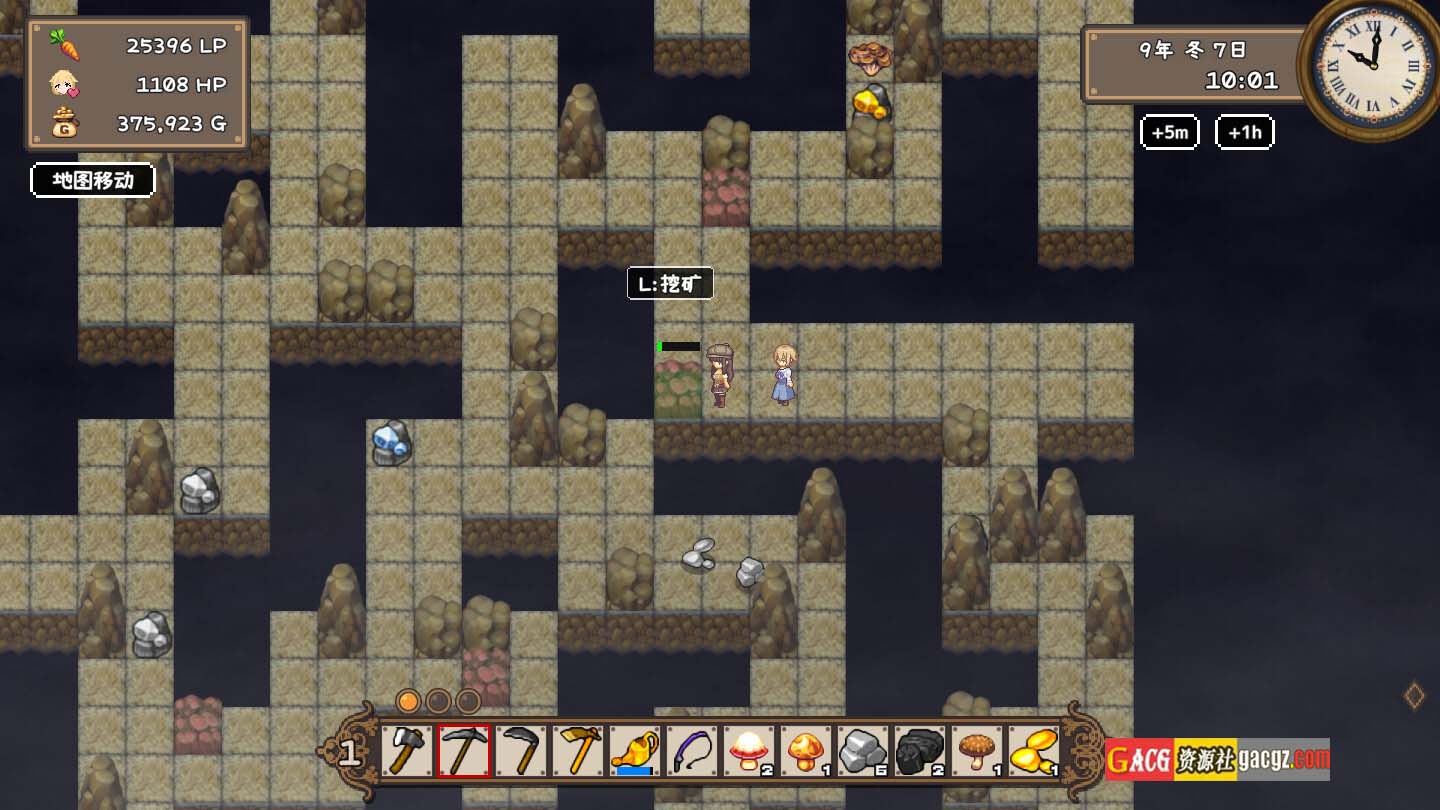The image size is (1440, 810).
Task: Advance time with the +5m button
Action: (1169, 132)
